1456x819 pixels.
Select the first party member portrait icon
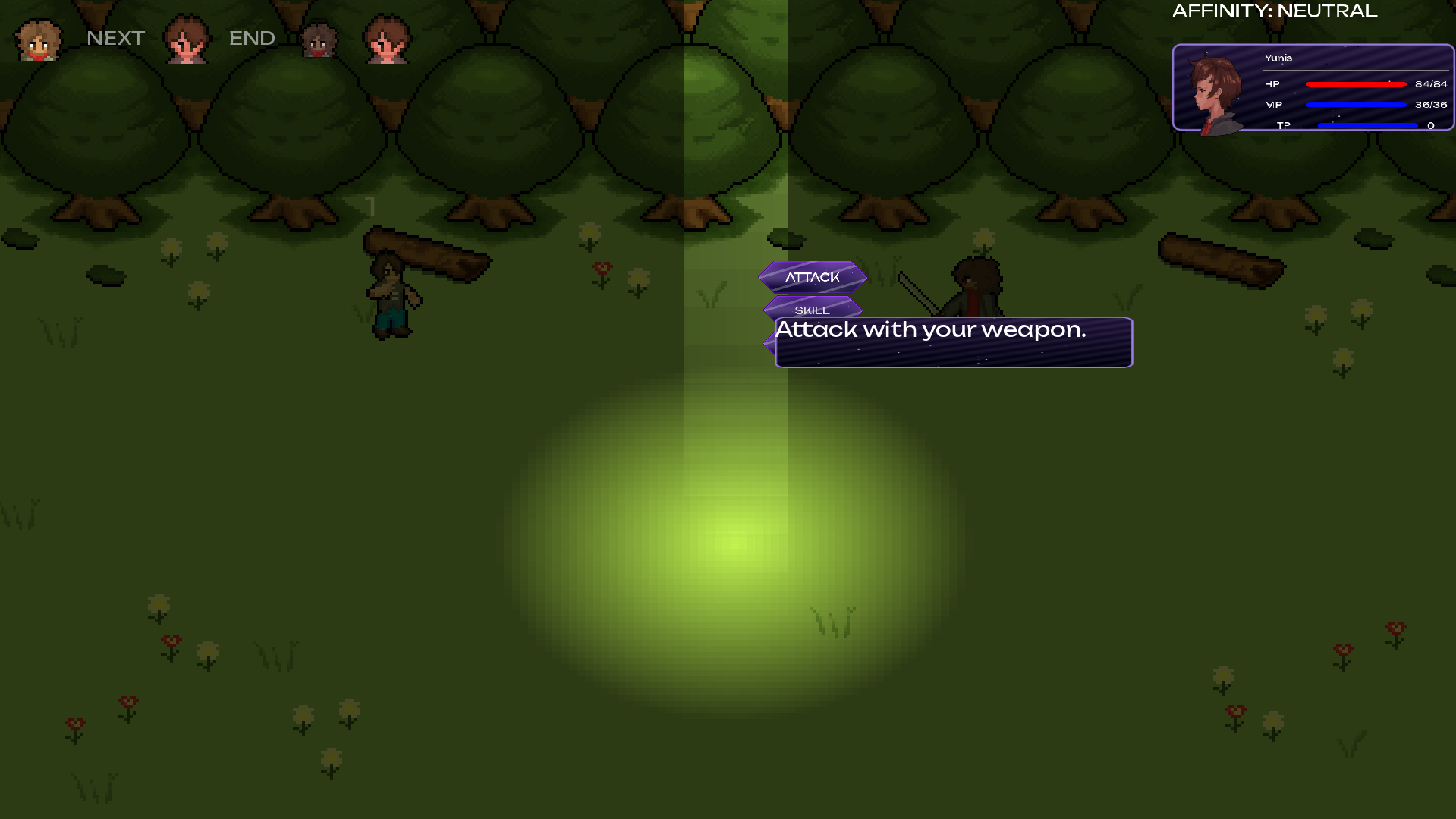39,39
